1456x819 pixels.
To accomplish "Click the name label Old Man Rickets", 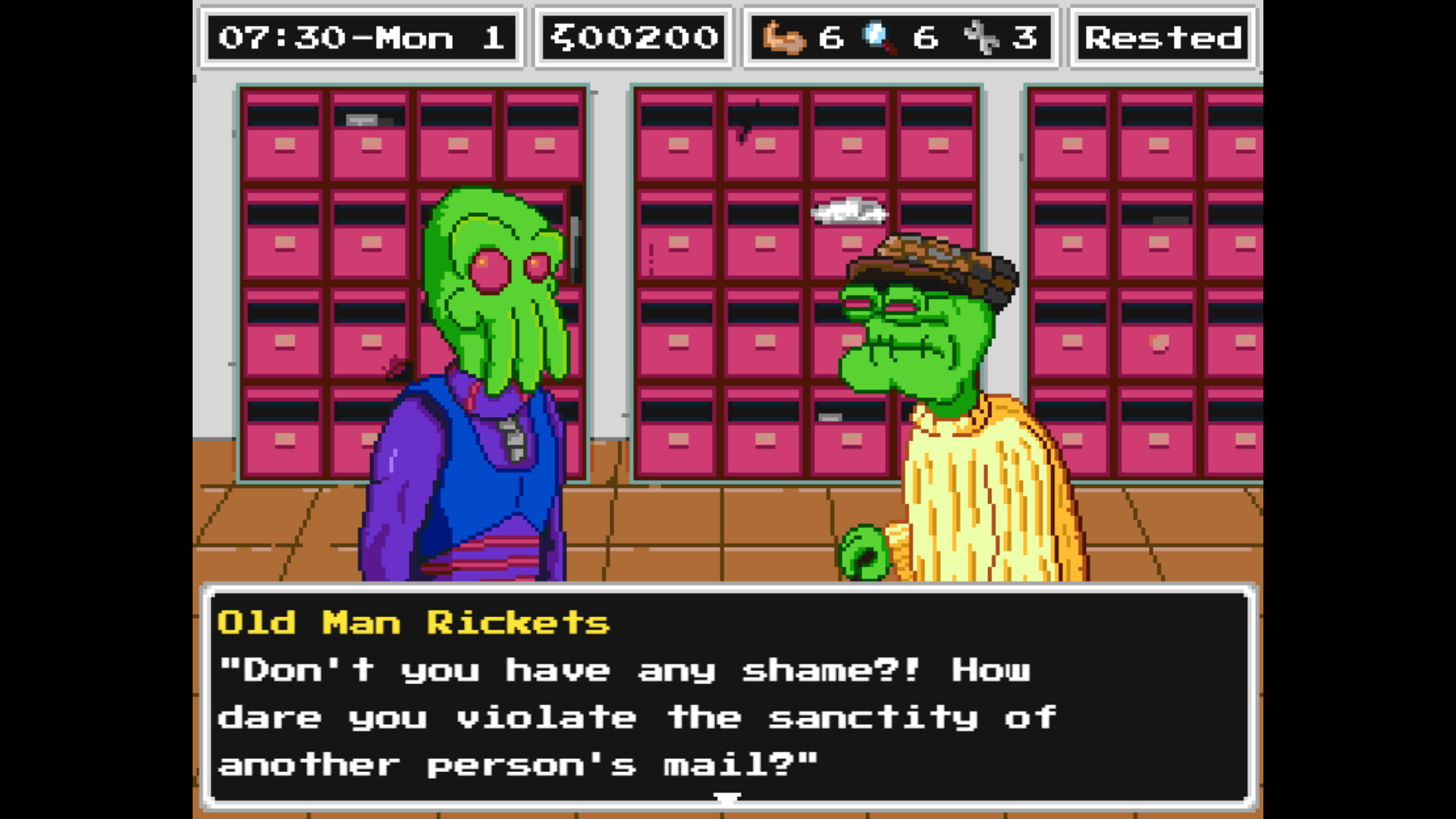I will coord(413,623).
